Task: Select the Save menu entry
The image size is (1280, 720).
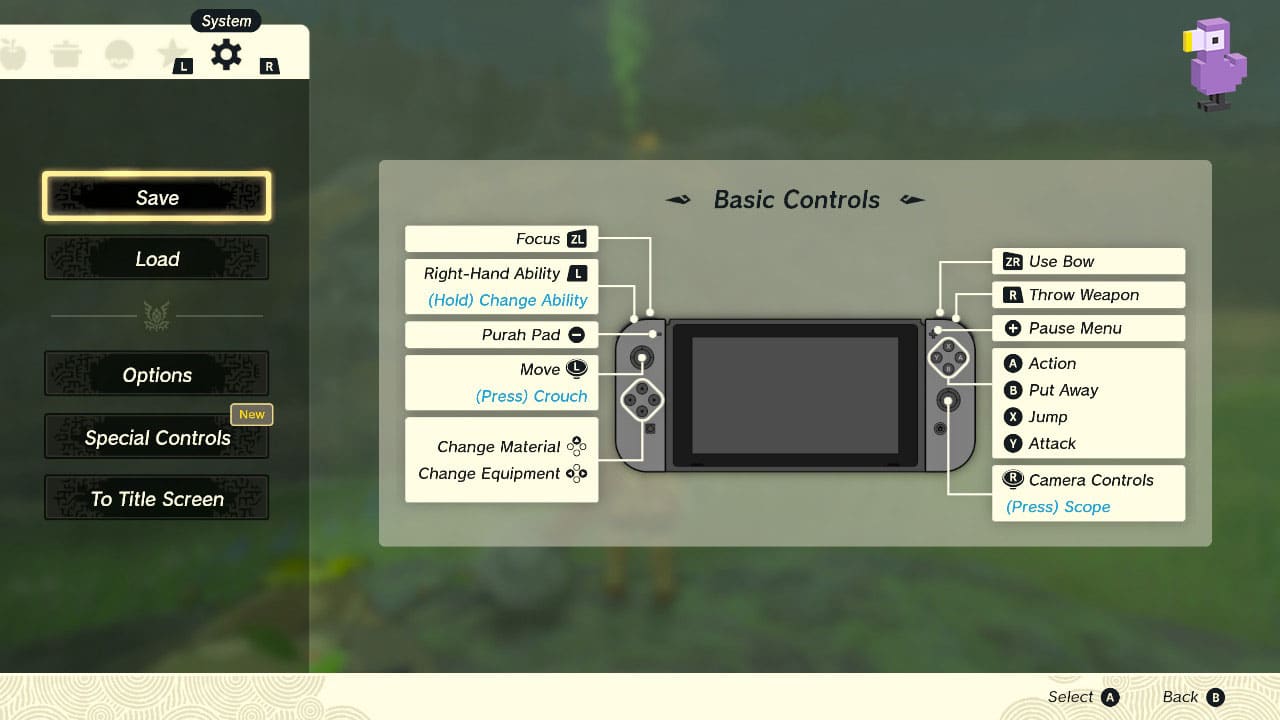Action: click(156, 196)
